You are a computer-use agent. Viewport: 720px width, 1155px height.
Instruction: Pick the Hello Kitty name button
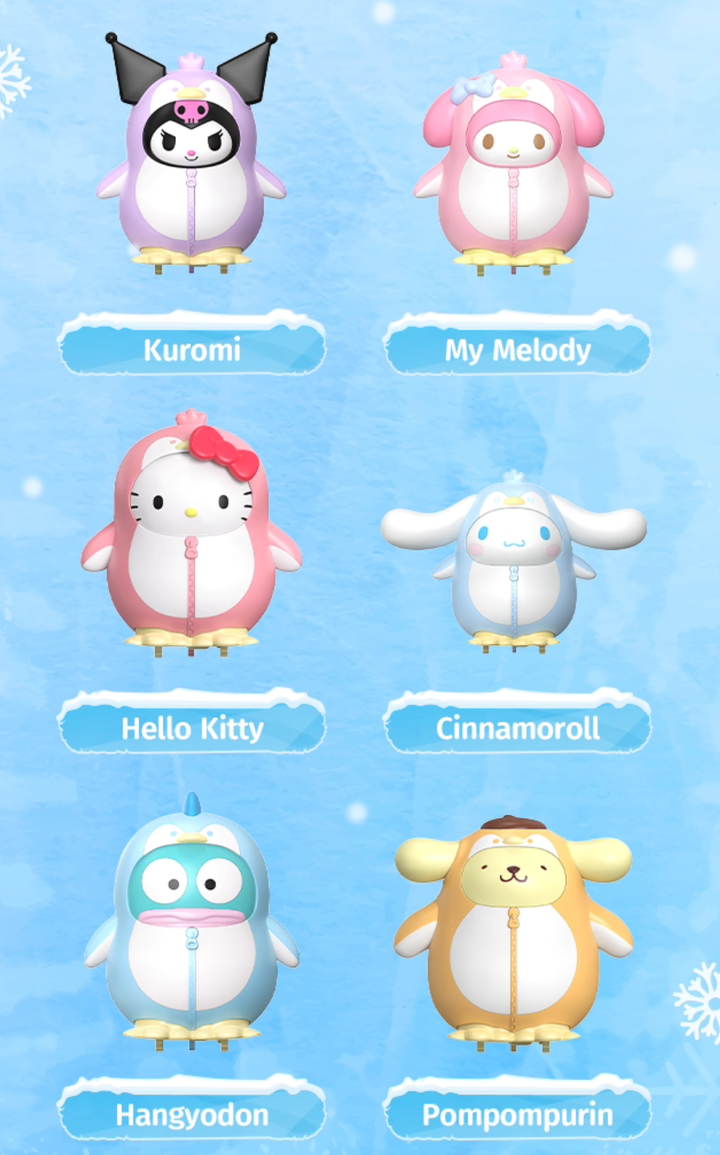point(192,728)
